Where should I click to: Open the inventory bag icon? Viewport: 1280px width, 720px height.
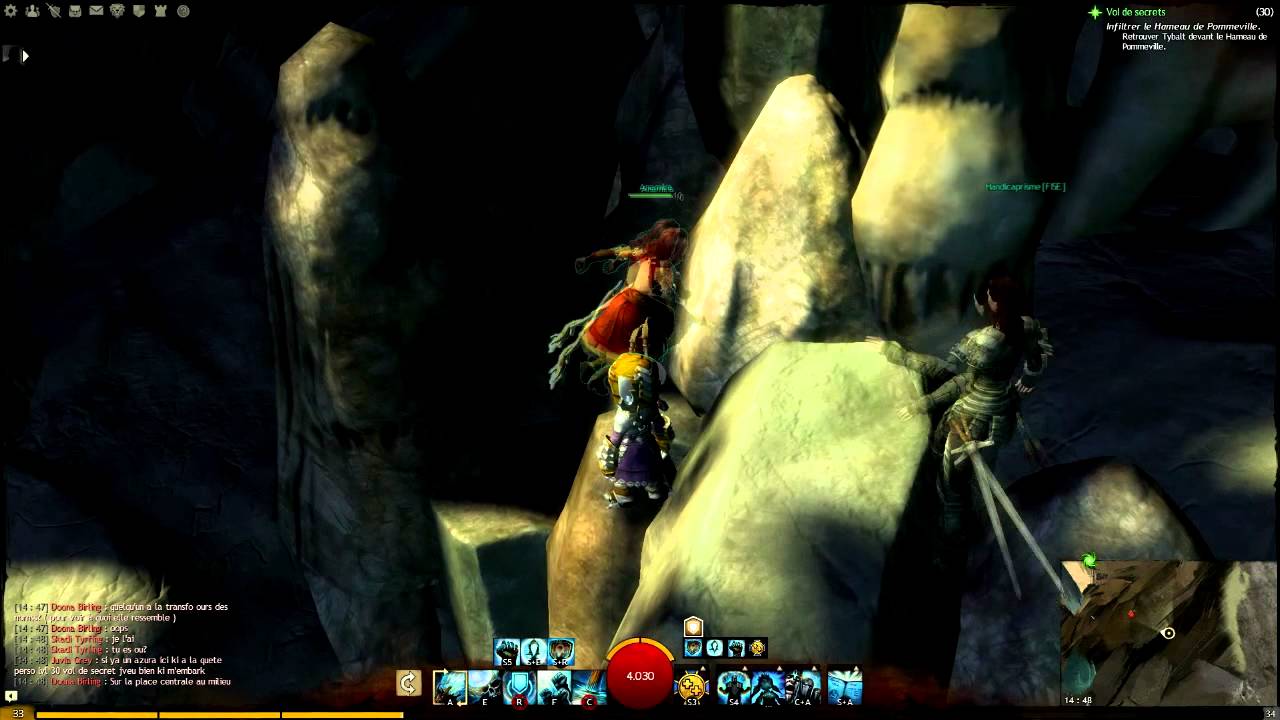point(75,10)
